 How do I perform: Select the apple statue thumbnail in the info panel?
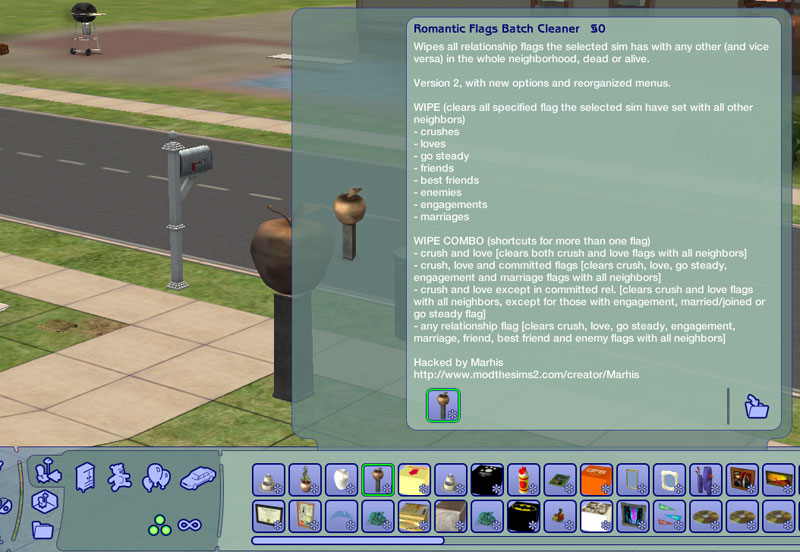(x=443, y=405)
